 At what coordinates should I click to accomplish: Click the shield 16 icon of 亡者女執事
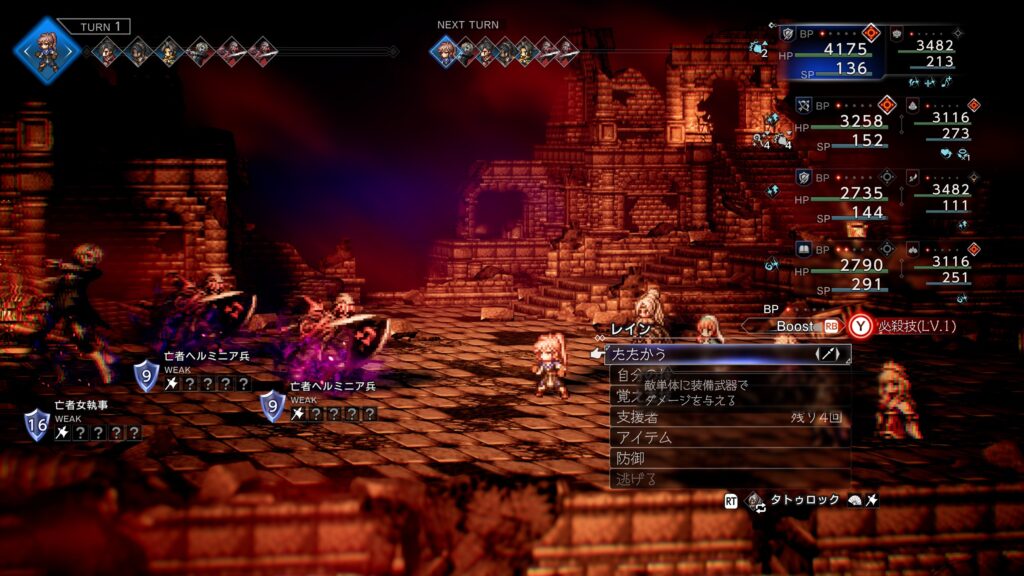[x=38, y=424]
